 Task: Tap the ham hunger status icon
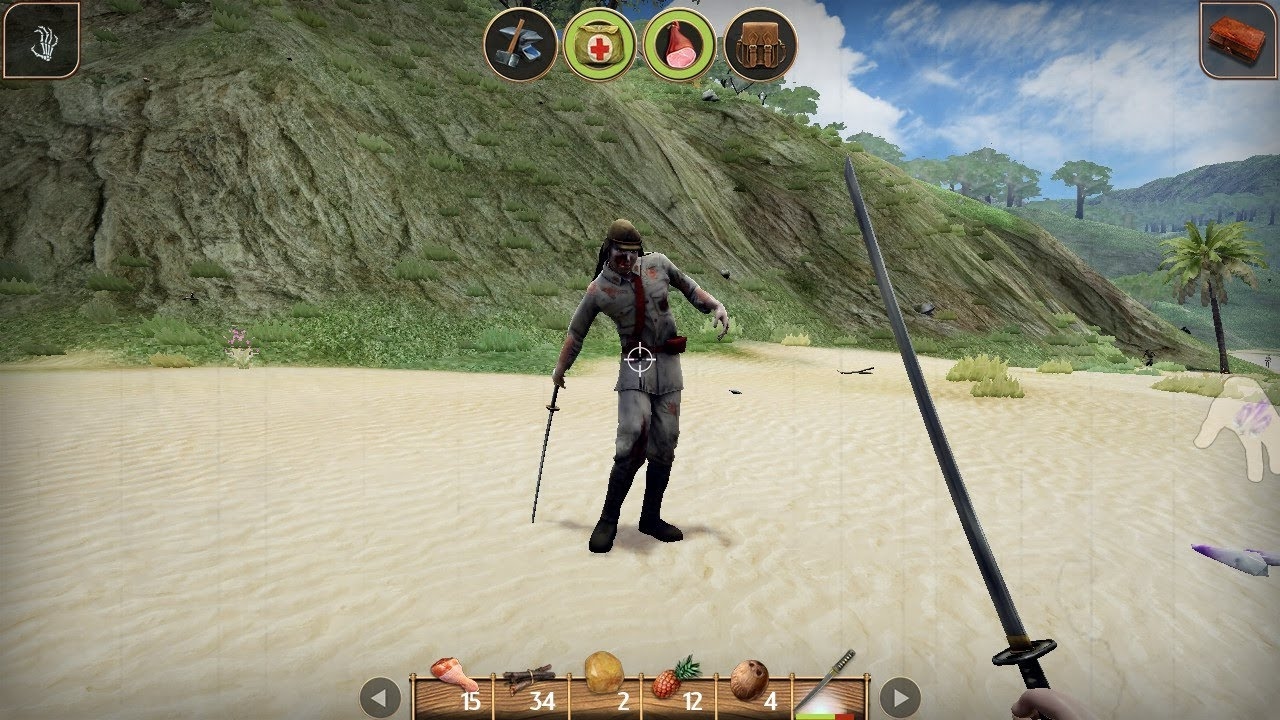click(x=680, y=45)
